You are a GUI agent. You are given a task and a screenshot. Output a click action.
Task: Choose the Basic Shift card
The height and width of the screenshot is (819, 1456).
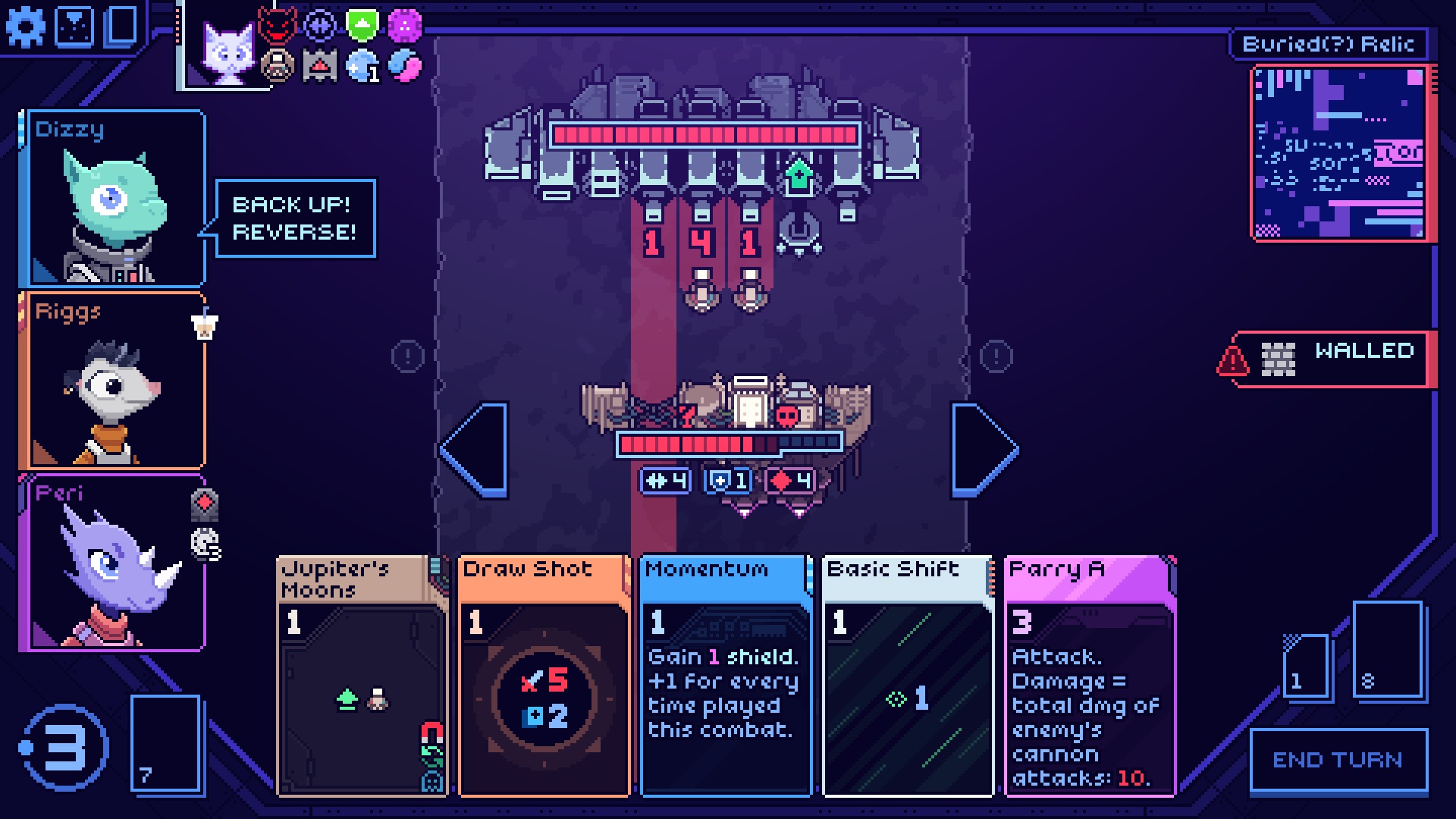coord(908,675)
